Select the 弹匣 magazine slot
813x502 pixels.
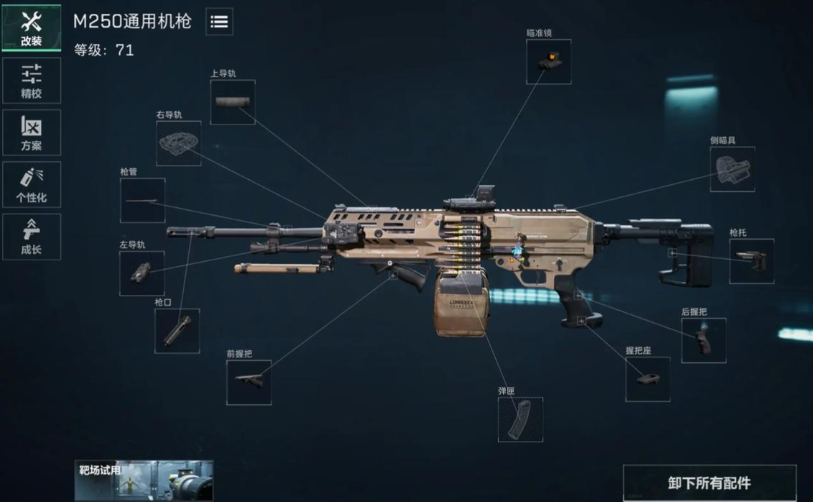pyautogui.click(x=520, y=419)
